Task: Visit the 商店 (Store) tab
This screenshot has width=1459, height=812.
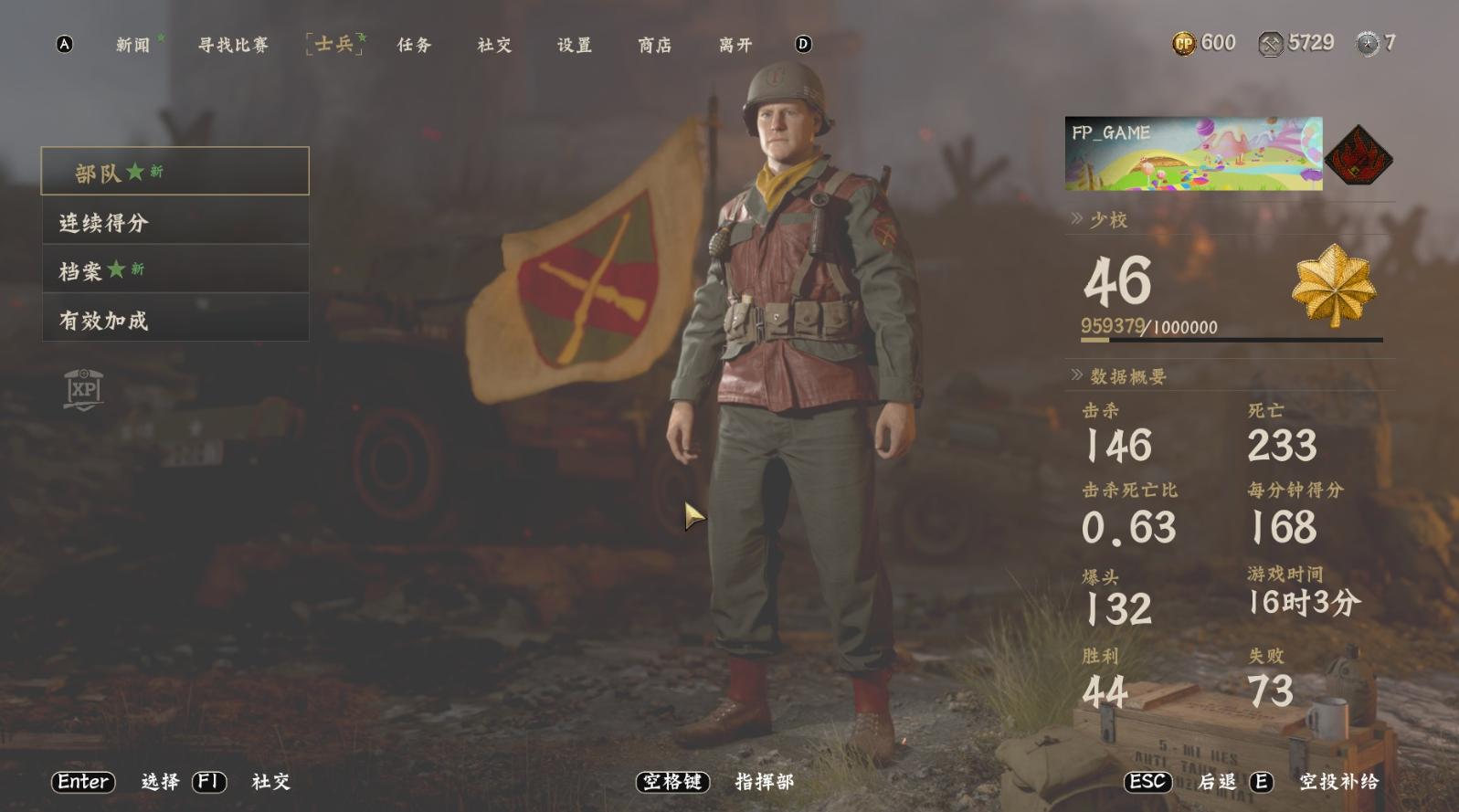Action: [x=655, y=45]
